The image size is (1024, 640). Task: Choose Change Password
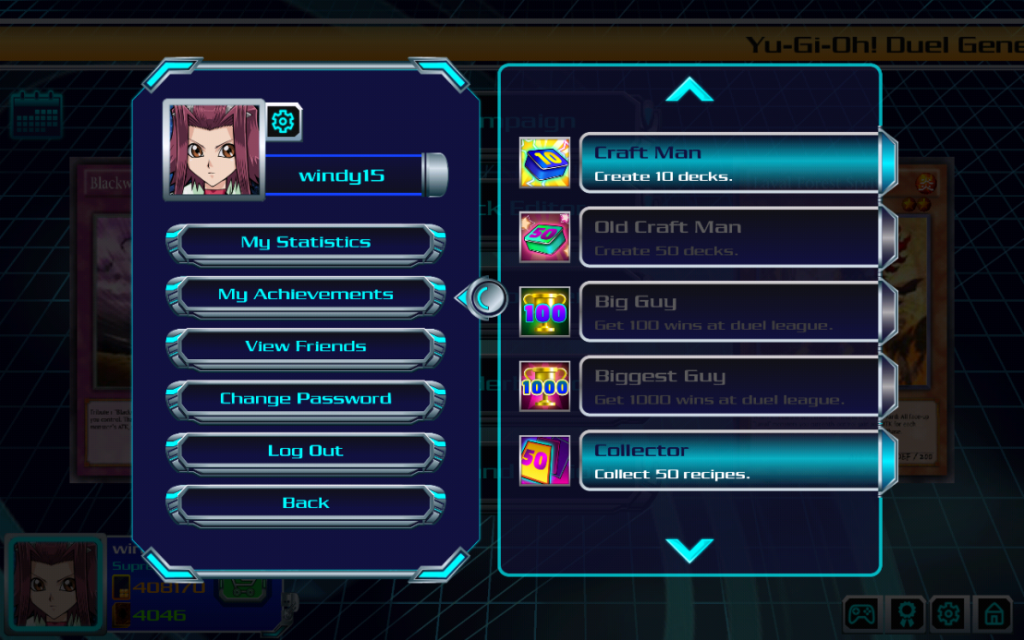(x=305, y=399)
